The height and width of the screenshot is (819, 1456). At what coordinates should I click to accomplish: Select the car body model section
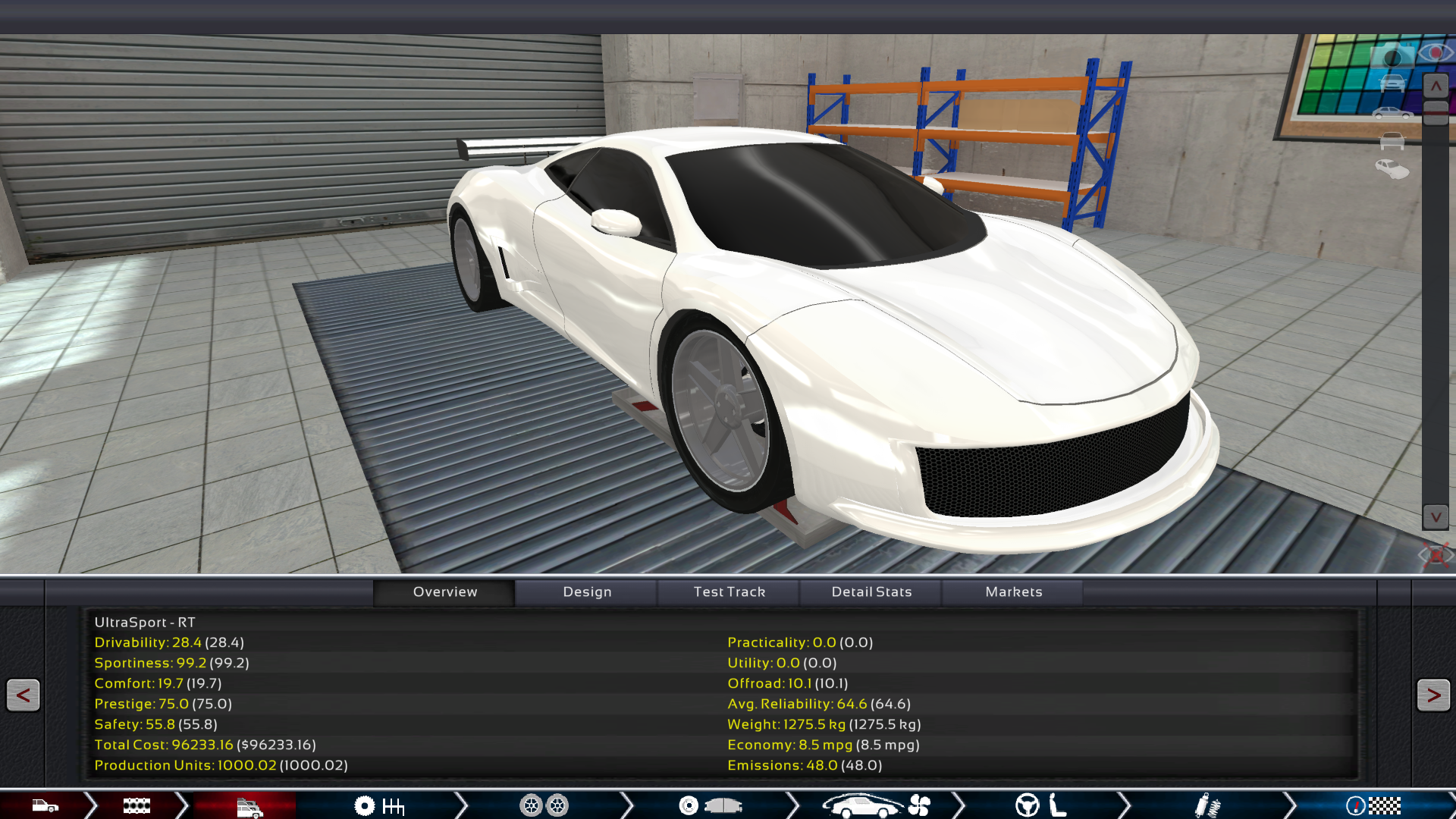[45, 805]
